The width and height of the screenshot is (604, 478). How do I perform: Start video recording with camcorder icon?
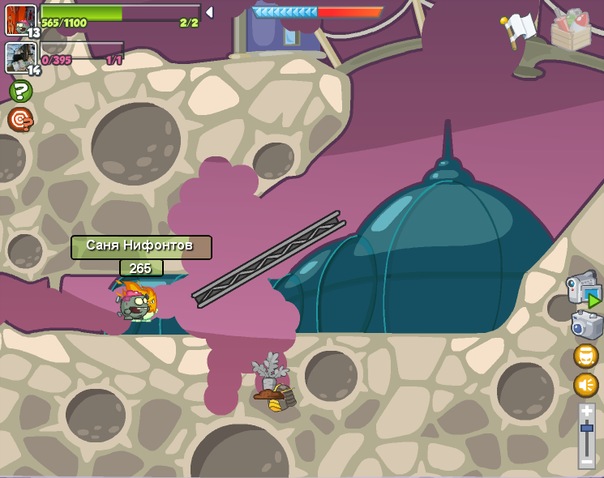(584, 289)
